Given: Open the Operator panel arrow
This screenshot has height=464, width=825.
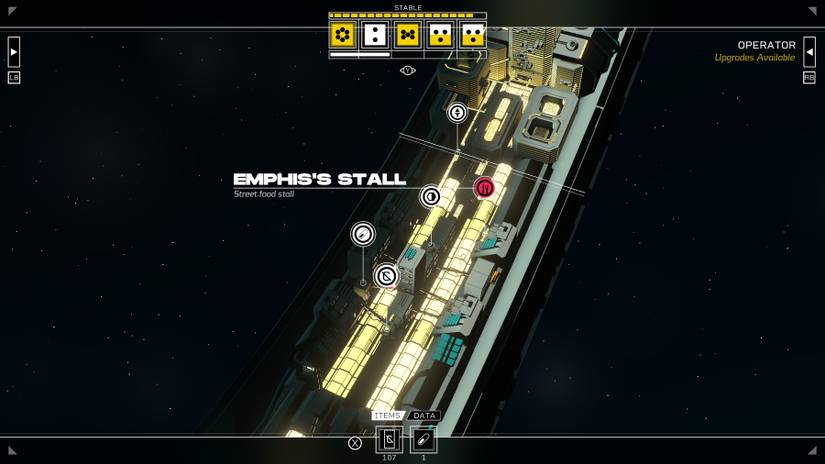Looking at the screenshot, I should click(x=809, y=52).
